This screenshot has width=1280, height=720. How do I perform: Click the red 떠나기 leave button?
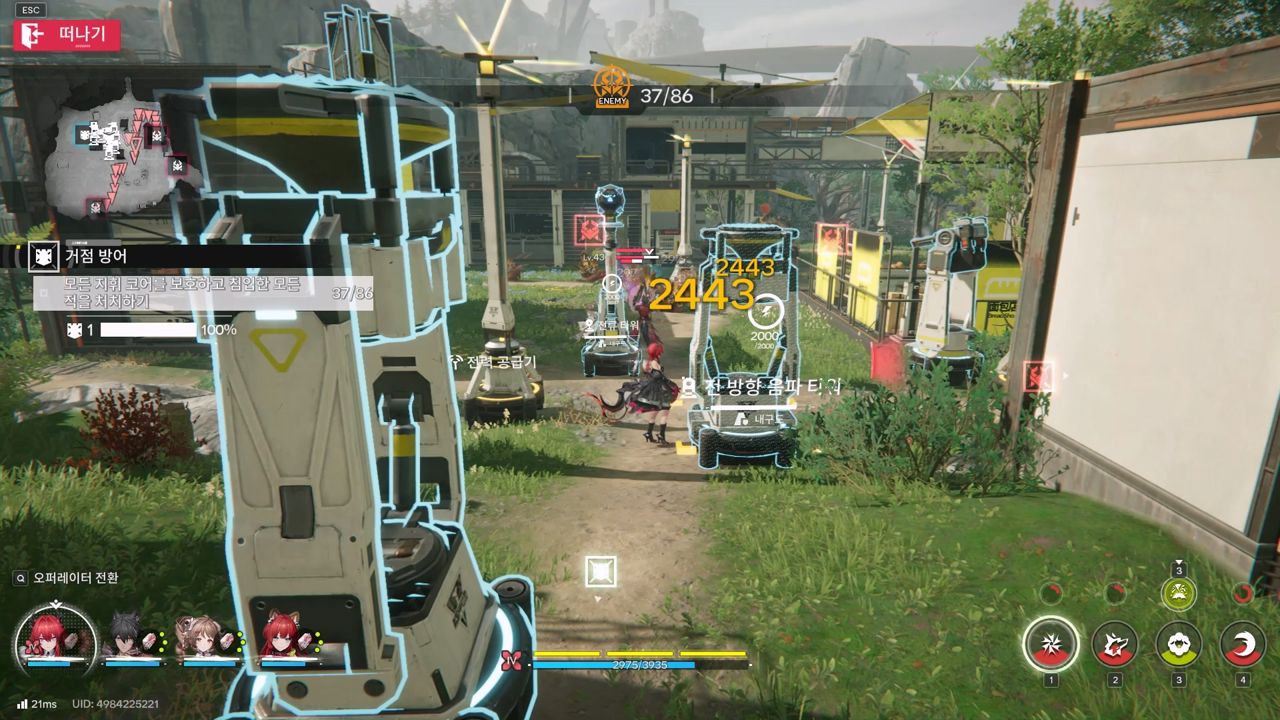pyautogui.click(x=67, y=35)
